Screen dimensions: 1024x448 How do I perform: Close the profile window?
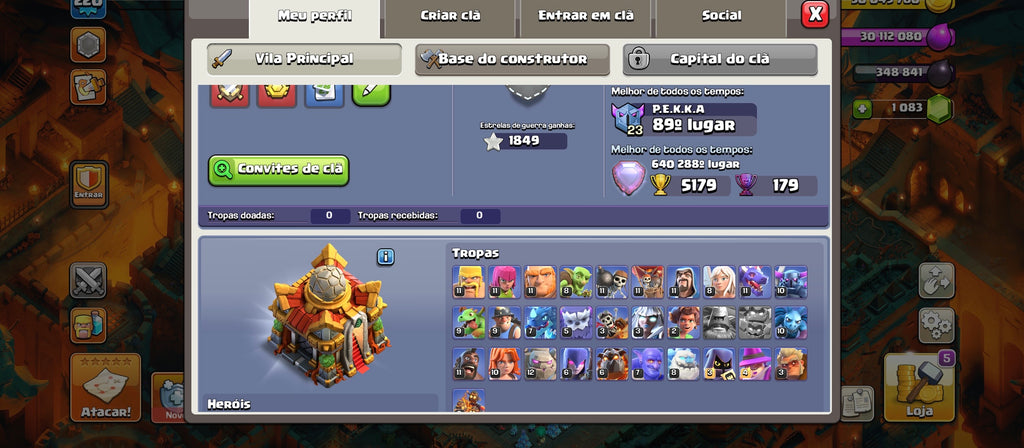(815, 14)
